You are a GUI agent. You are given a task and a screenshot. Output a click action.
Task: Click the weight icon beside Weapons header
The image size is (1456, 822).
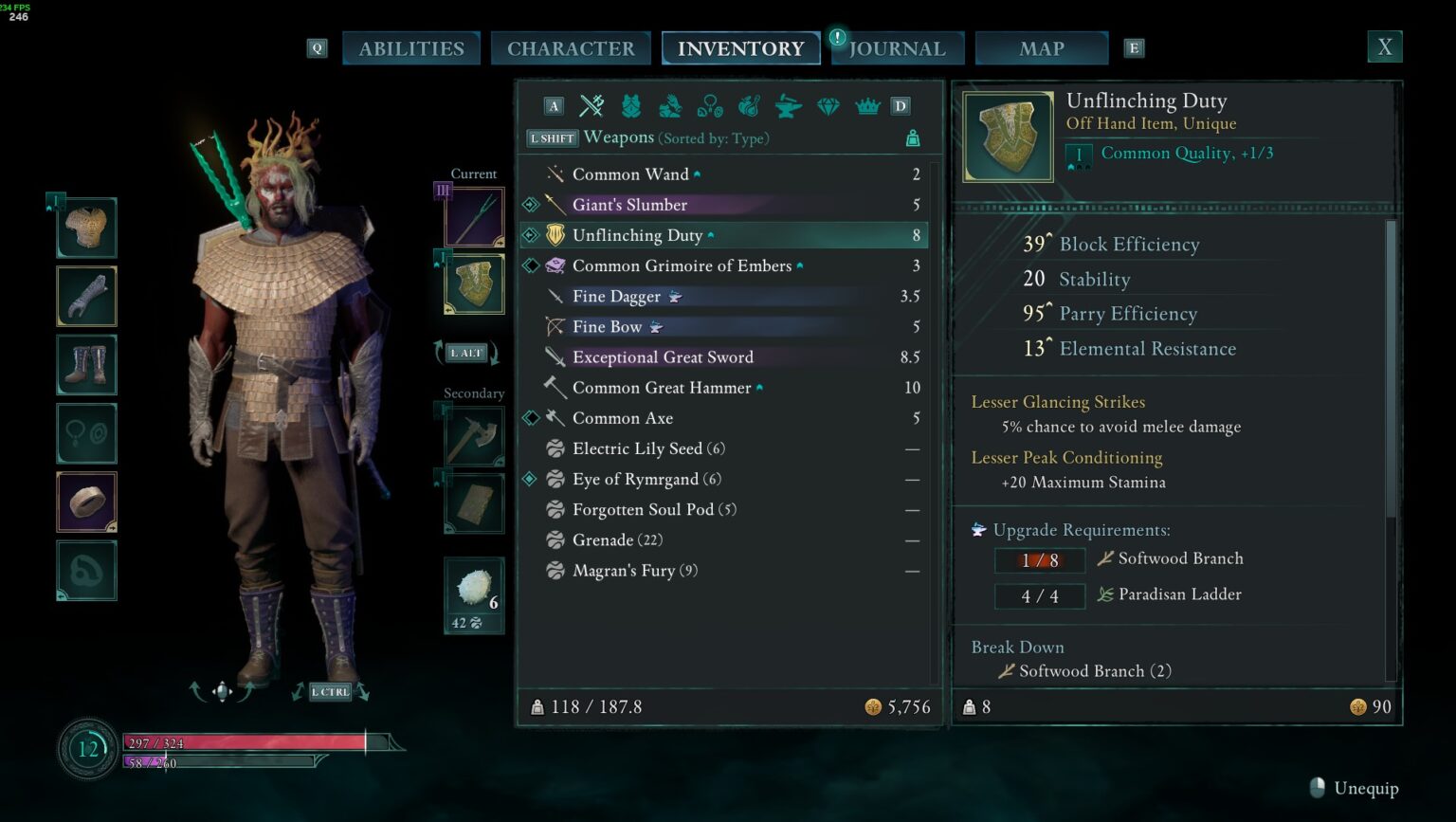(912, 139)
